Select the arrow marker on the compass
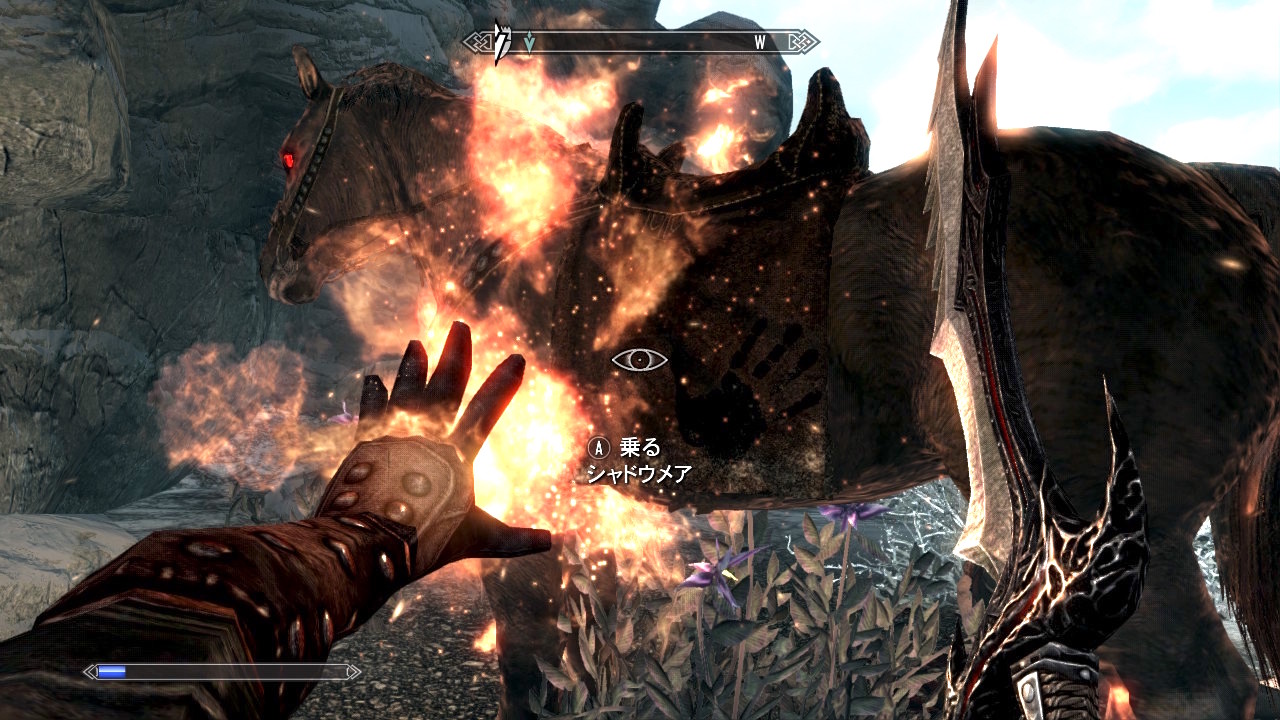Viewport: 1280px width, 720px height. click(529, 43)
